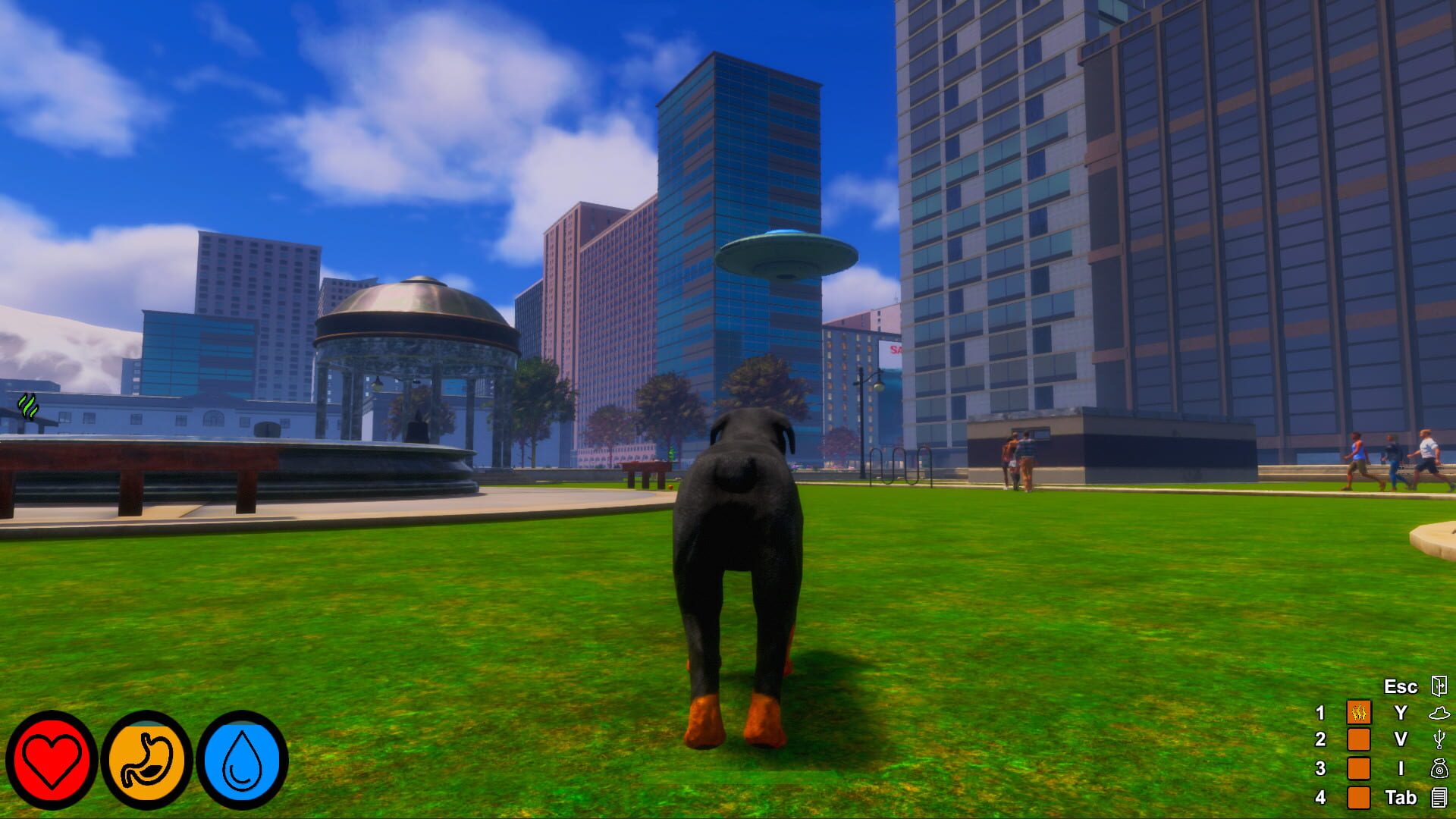Screen dimensions: 1456x819
Task: Click the exit door icon beside Esc
Action: (x=1440, y=686)
